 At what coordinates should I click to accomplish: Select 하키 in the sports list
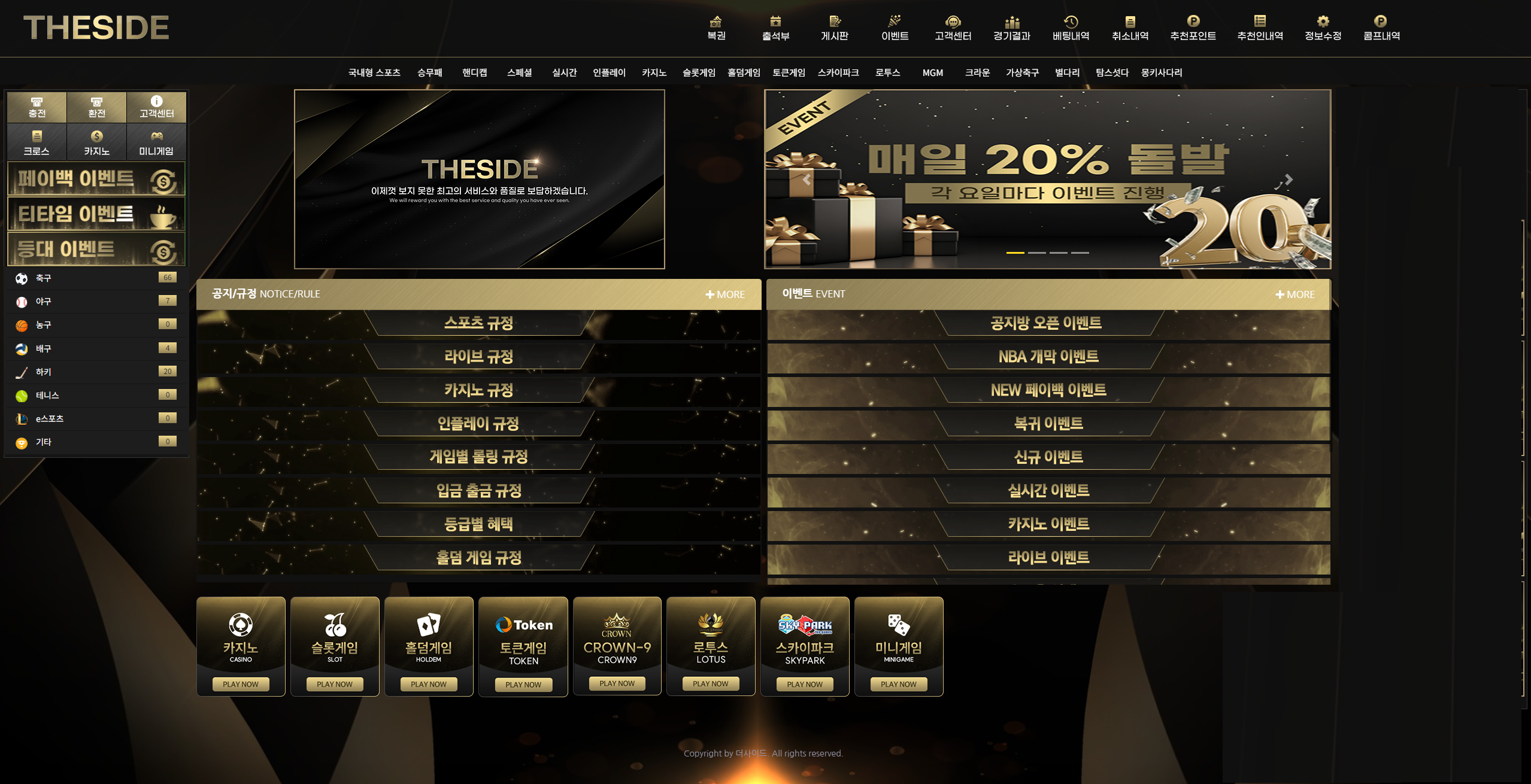click(x=43, y=372)
